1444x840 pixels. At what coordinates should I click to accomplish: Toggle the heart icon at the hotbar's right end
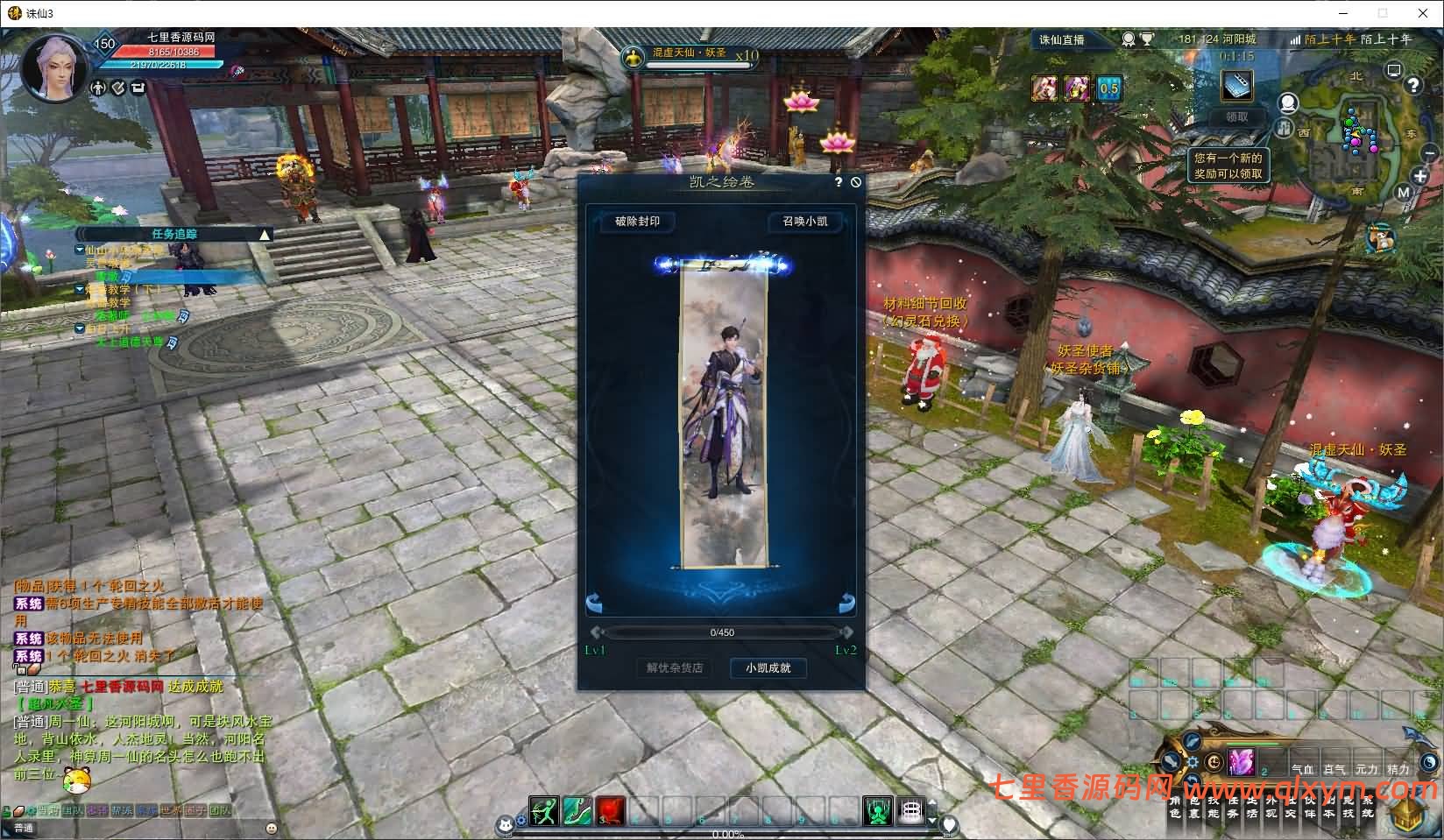click(952, 823)
